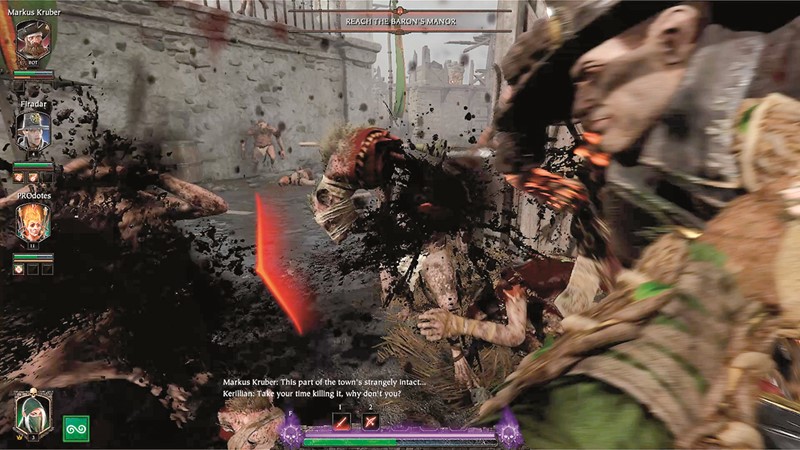Select weapon slot 1 melee icon
Viewport: 800px width, 450px height.
(x=342, y=423)
